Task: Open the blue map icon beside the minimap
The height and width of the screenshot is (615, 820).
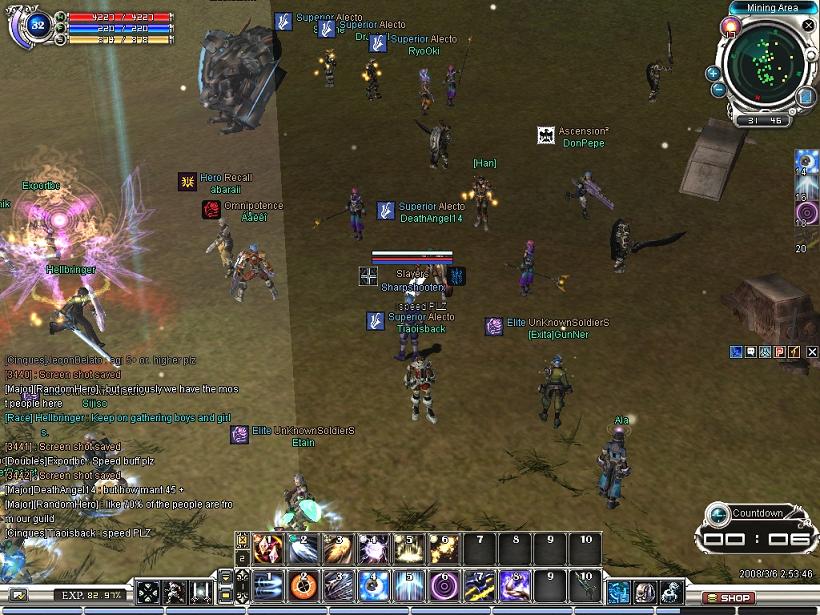Action: click(807, 97)
